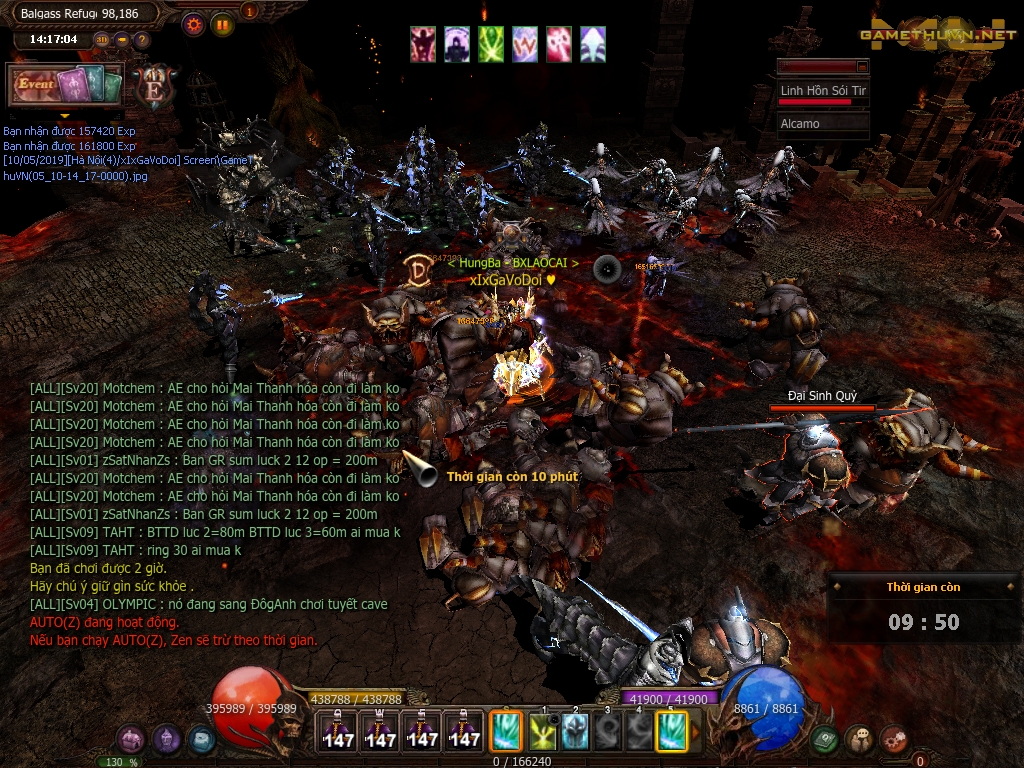Click the E shield emblem icon
Screen dimensions: 1024x768
click(x=155, y=87)
